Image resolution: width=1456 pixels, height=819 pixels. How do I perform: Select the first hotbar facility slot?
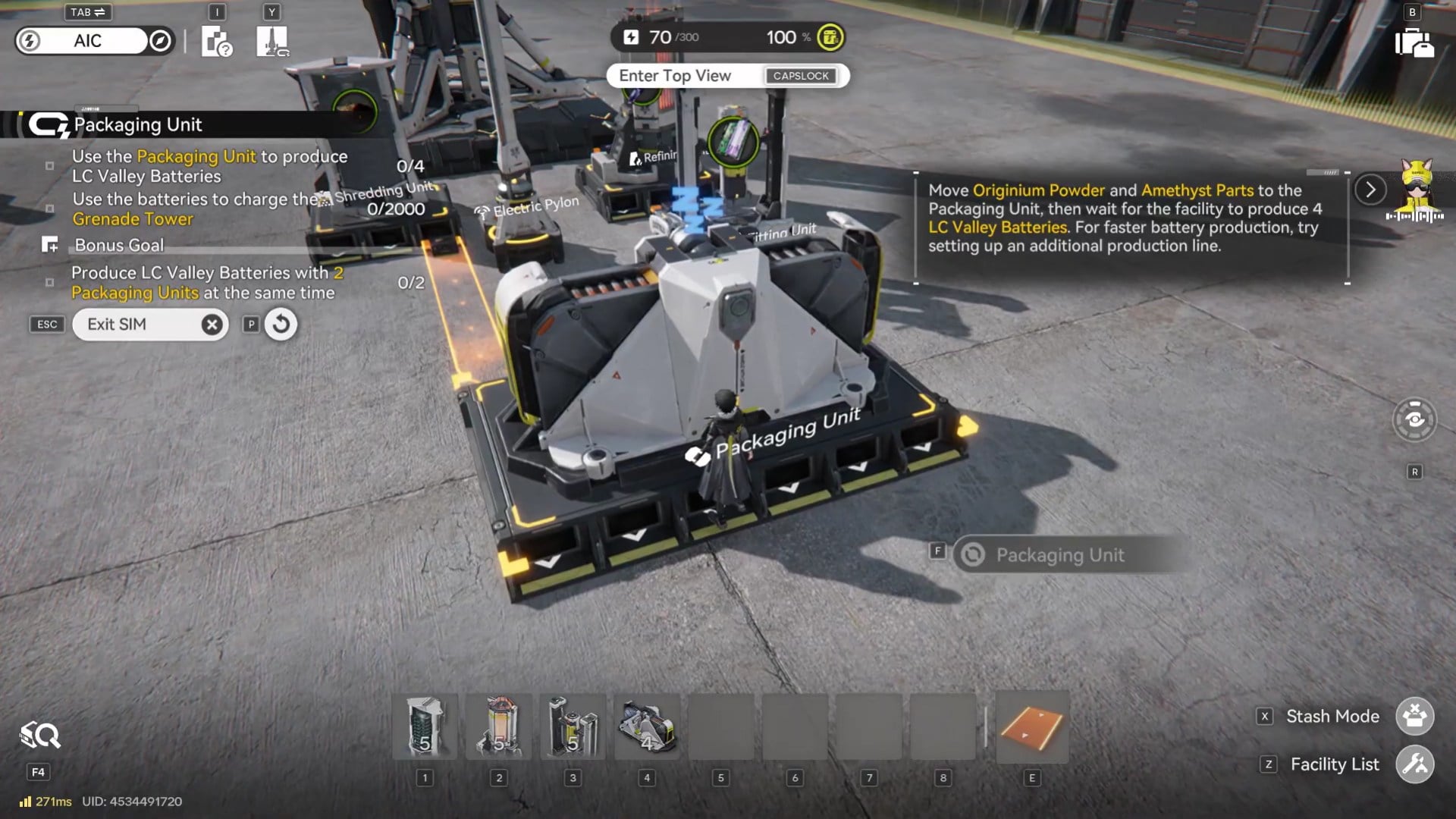click(x=425, y=726)
